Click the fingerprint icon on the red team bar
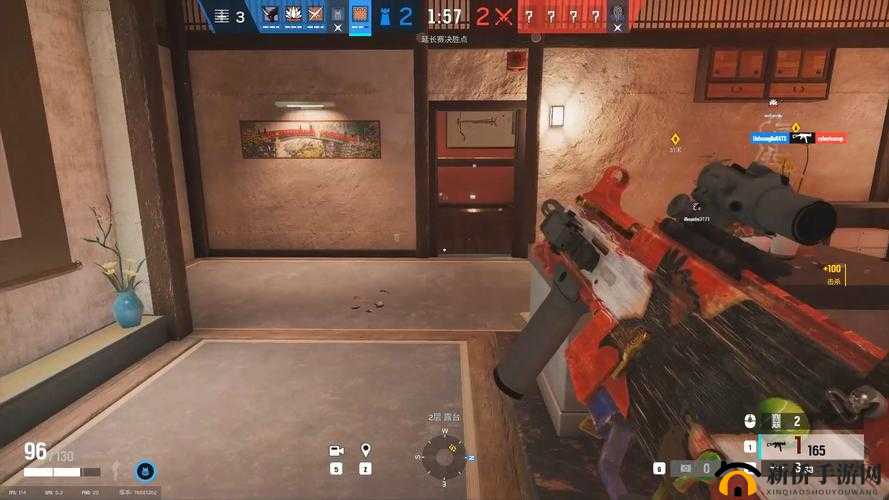 618,15
